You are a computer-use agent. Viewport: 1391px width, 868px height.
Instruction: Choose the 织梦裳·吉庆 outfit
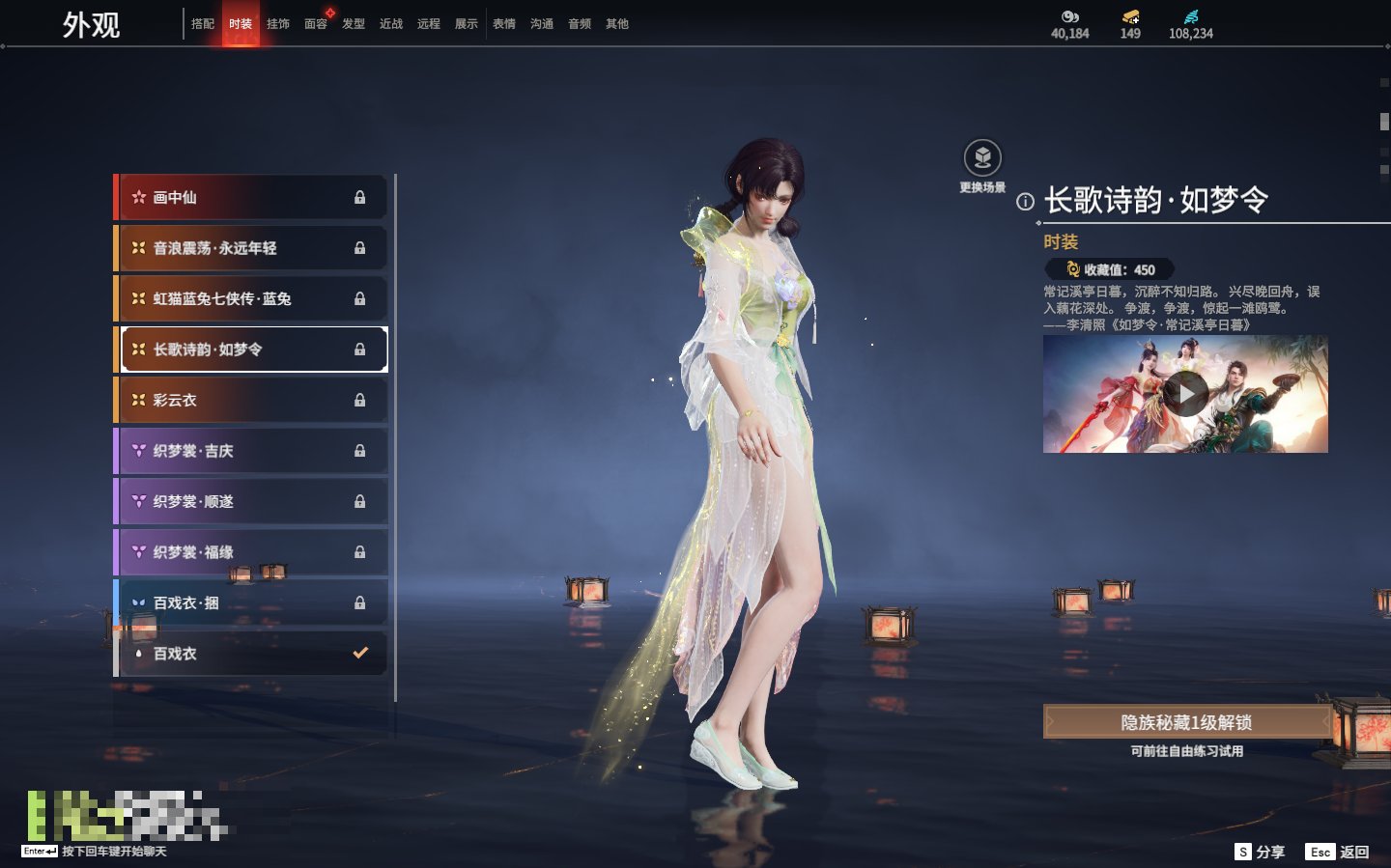[x=251, y=451]
